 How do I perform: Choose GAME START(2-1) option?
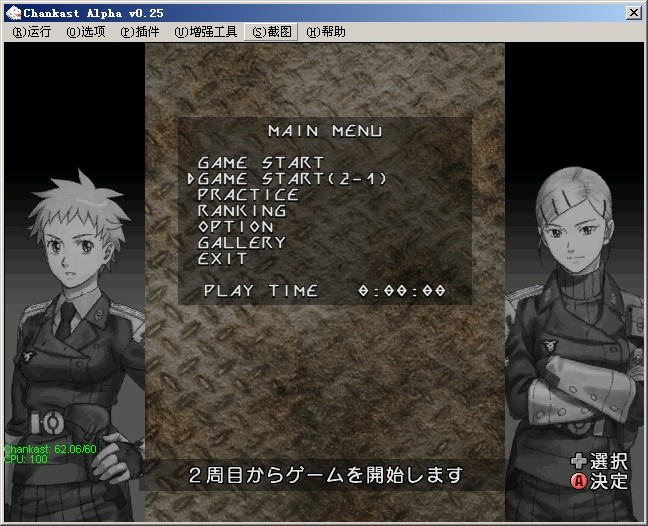click(291, 178)
